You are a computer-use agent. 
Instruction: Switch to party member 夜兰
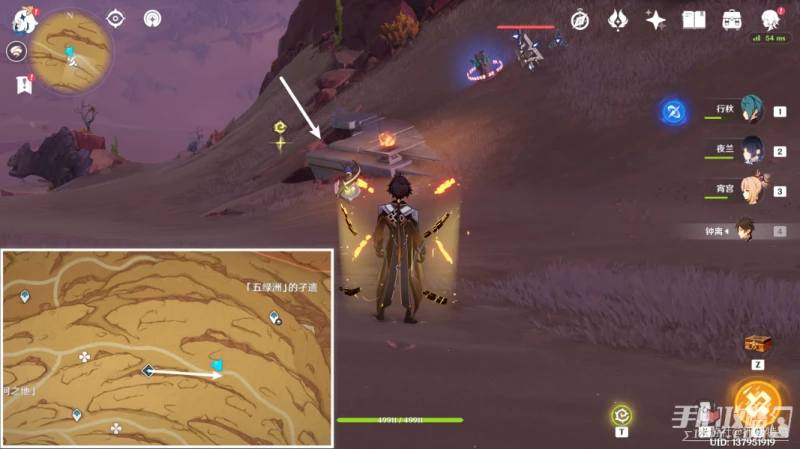752,151
